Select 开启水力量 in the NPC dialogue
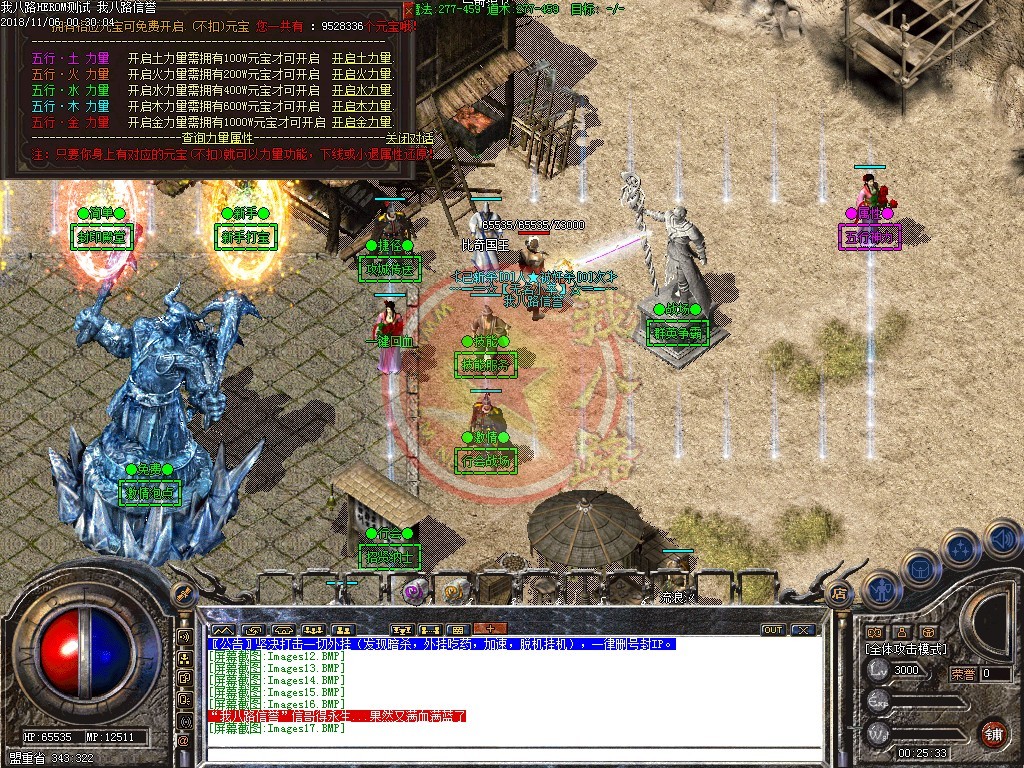This screenshot has width=1024, height=768. [x=361, y=90]
